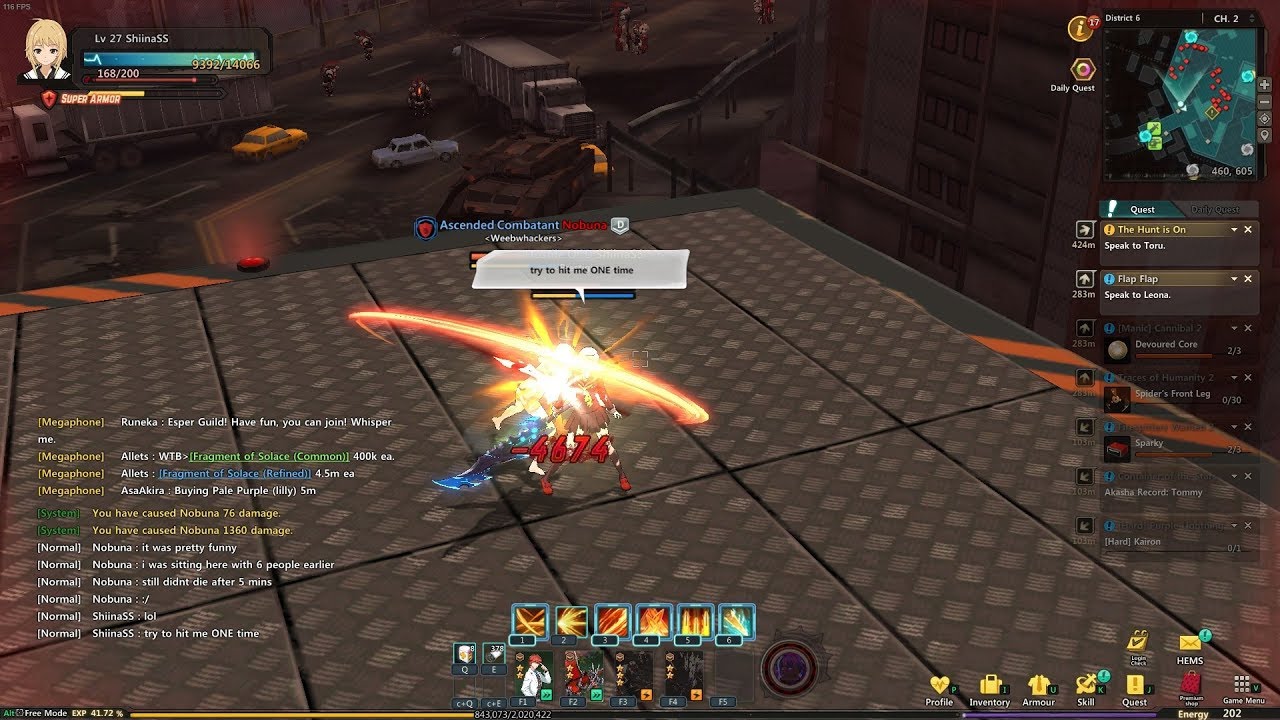Screen dimensions: 1280x720
Task: Close the Hunt is On quest tracker
Action: (1248, 230)
